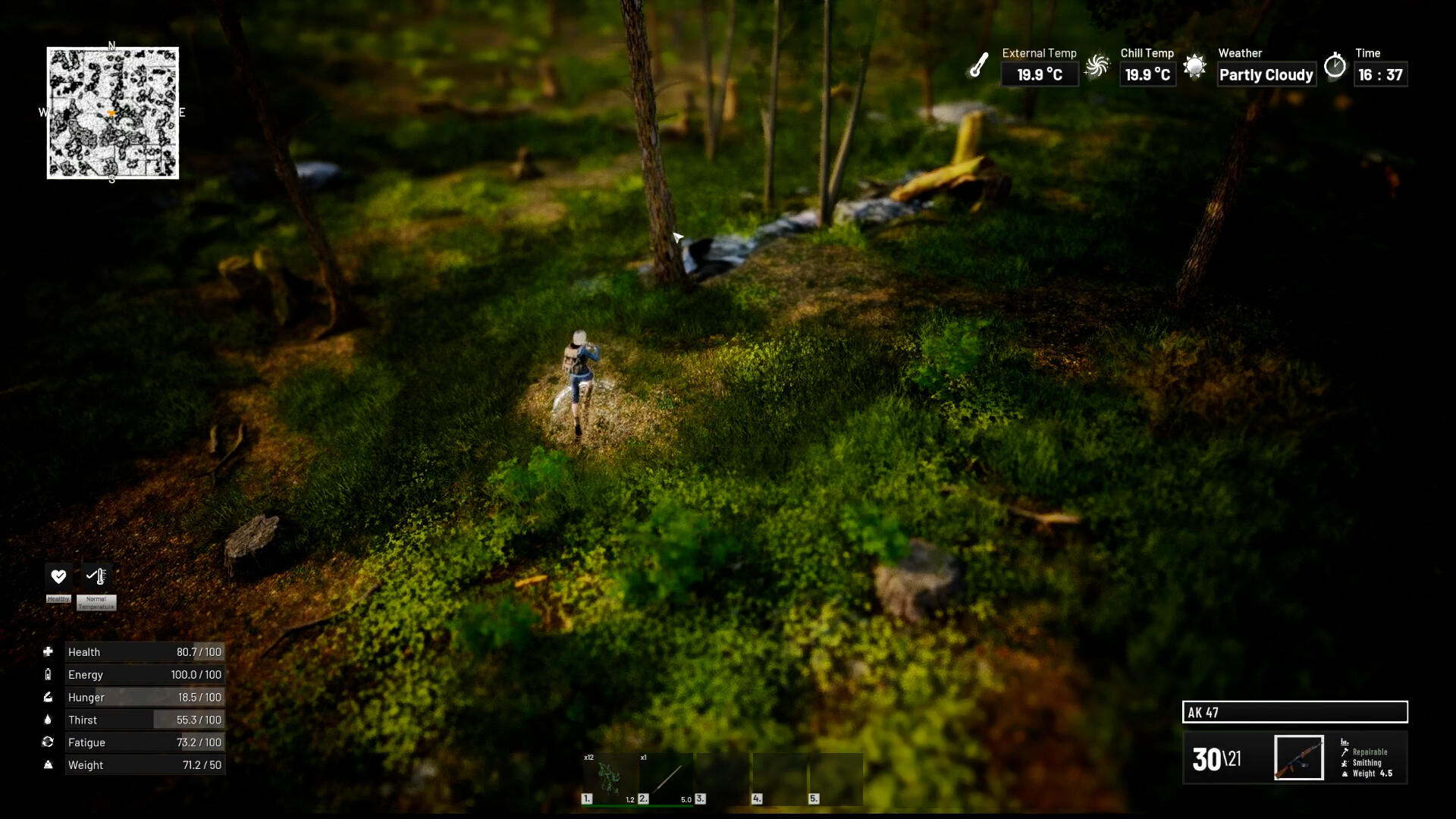Image resolution: width=1456 pixels, height=819 pixels.
Task: Select hotbar slot 2 with wooden stick
Action: click(x=666, y=778)
